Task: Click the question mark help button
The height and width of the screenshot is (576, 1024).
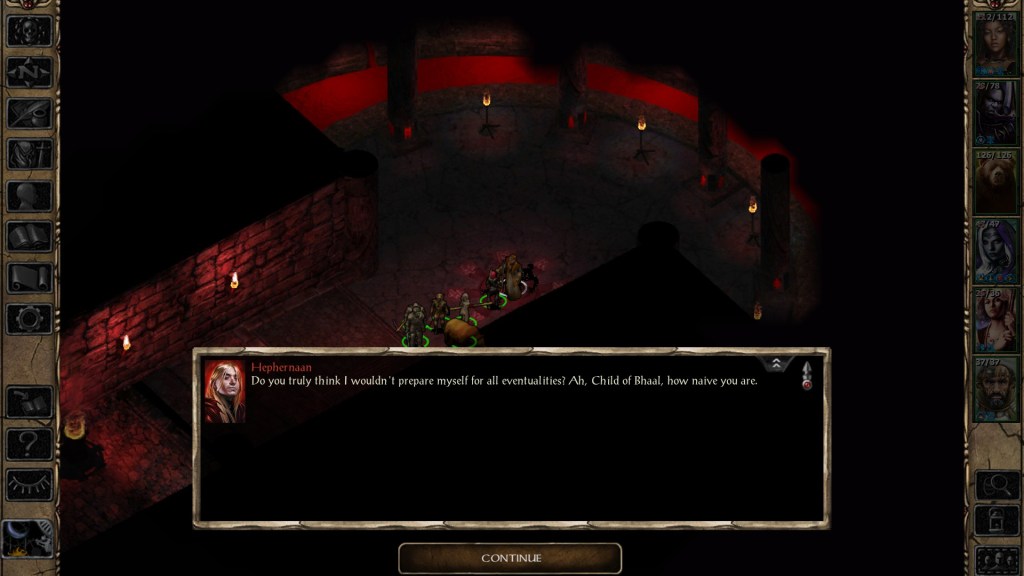Action: point(29,443)
